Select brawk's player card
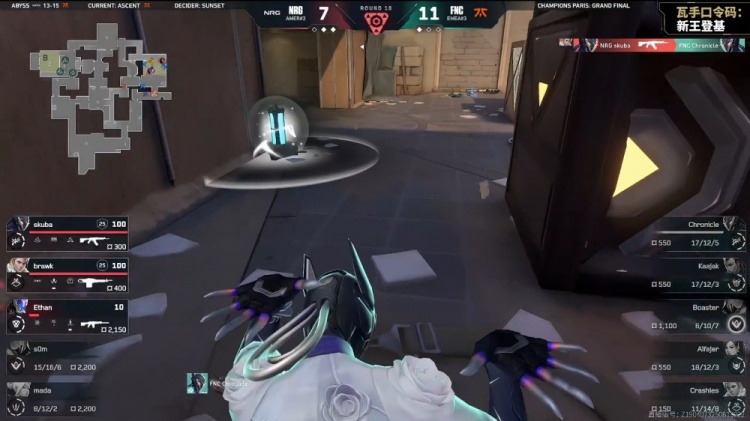750x421 pixels. 68,272
